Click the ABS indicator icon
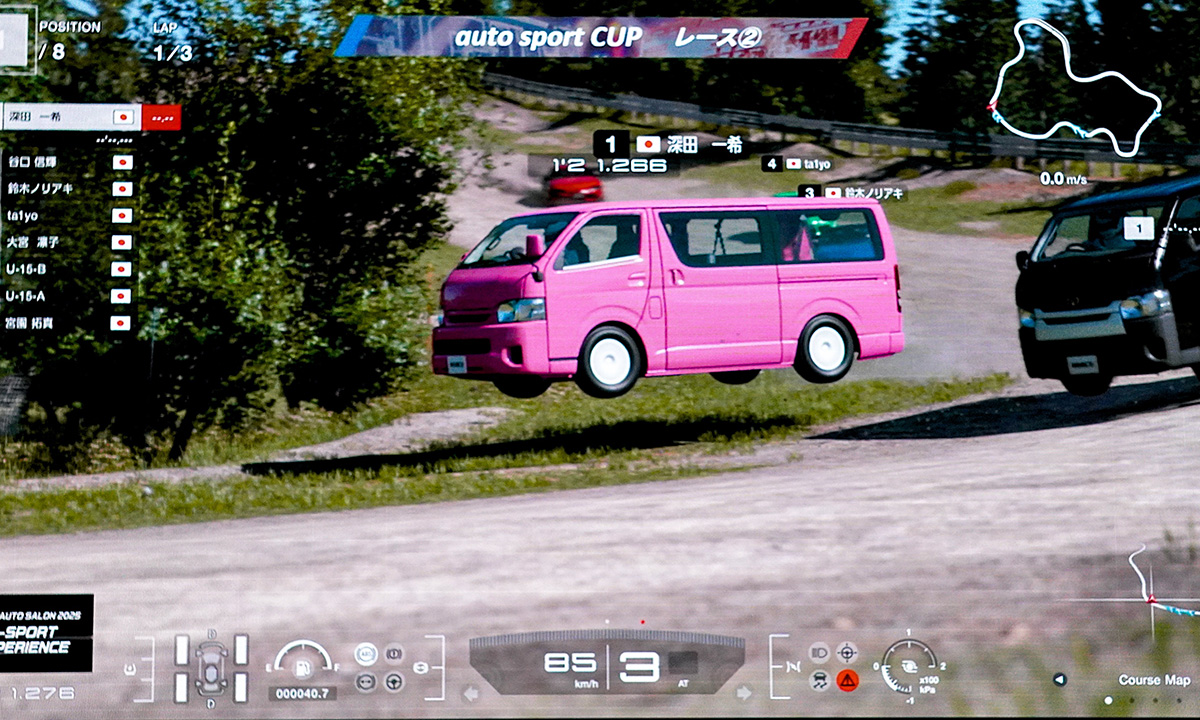1200x720 pixels. point(366,654)
